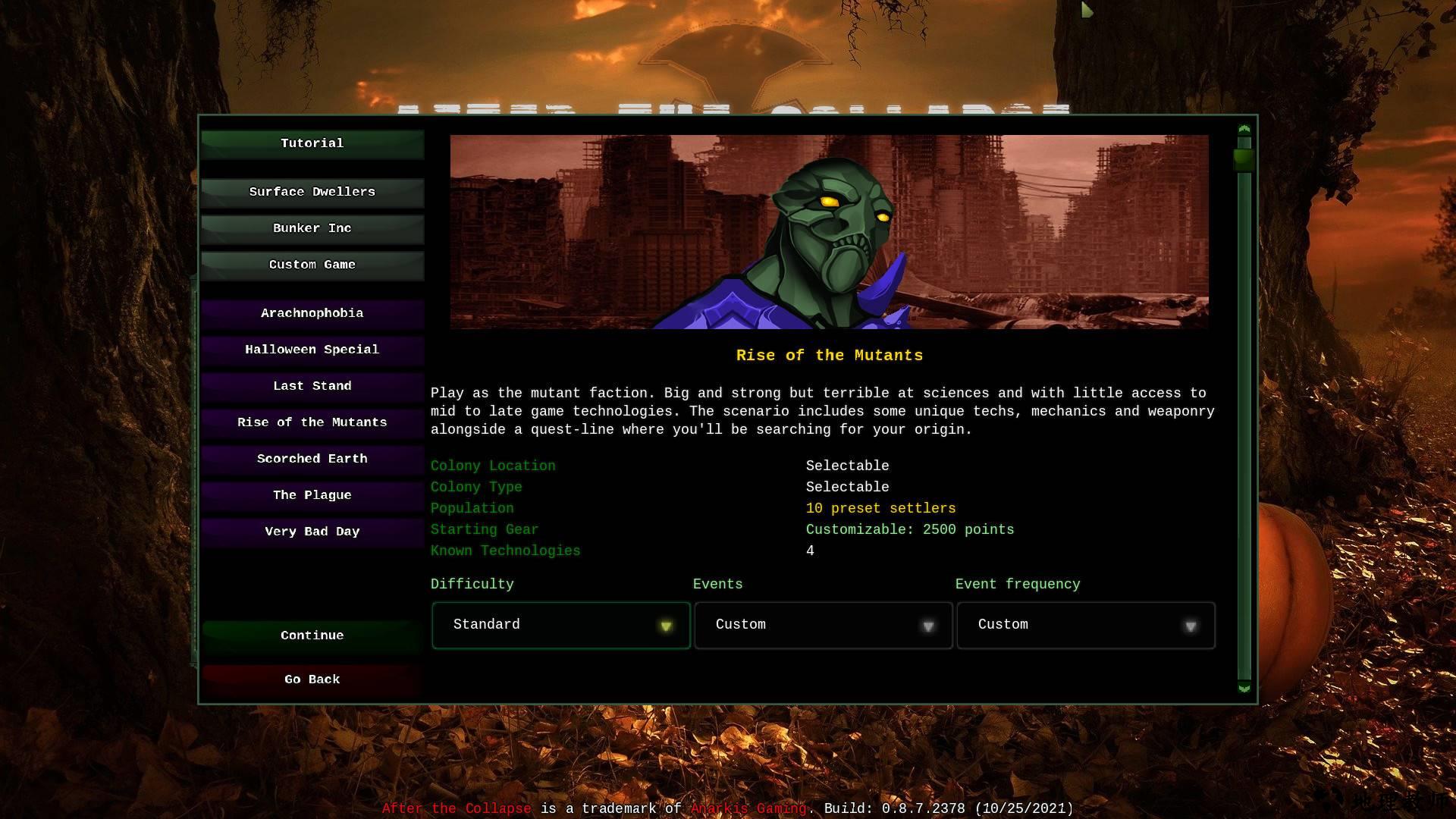
Task: Pick the Arachnophobia scenario
Action: click(312, 313)
